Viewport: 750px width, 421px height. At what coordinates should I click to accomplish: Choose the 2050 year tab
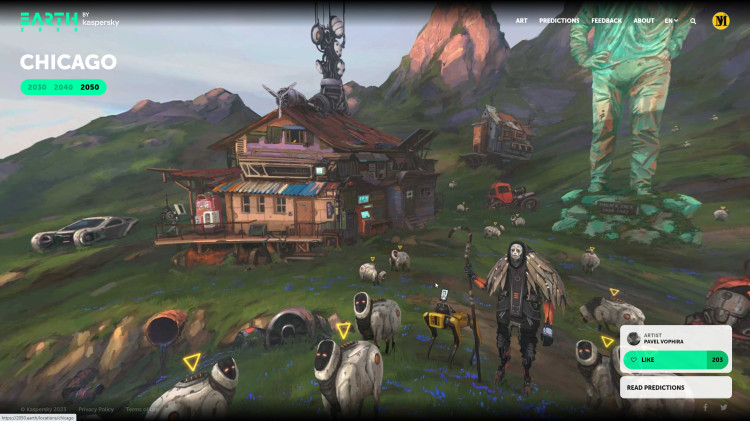point(90,88)
